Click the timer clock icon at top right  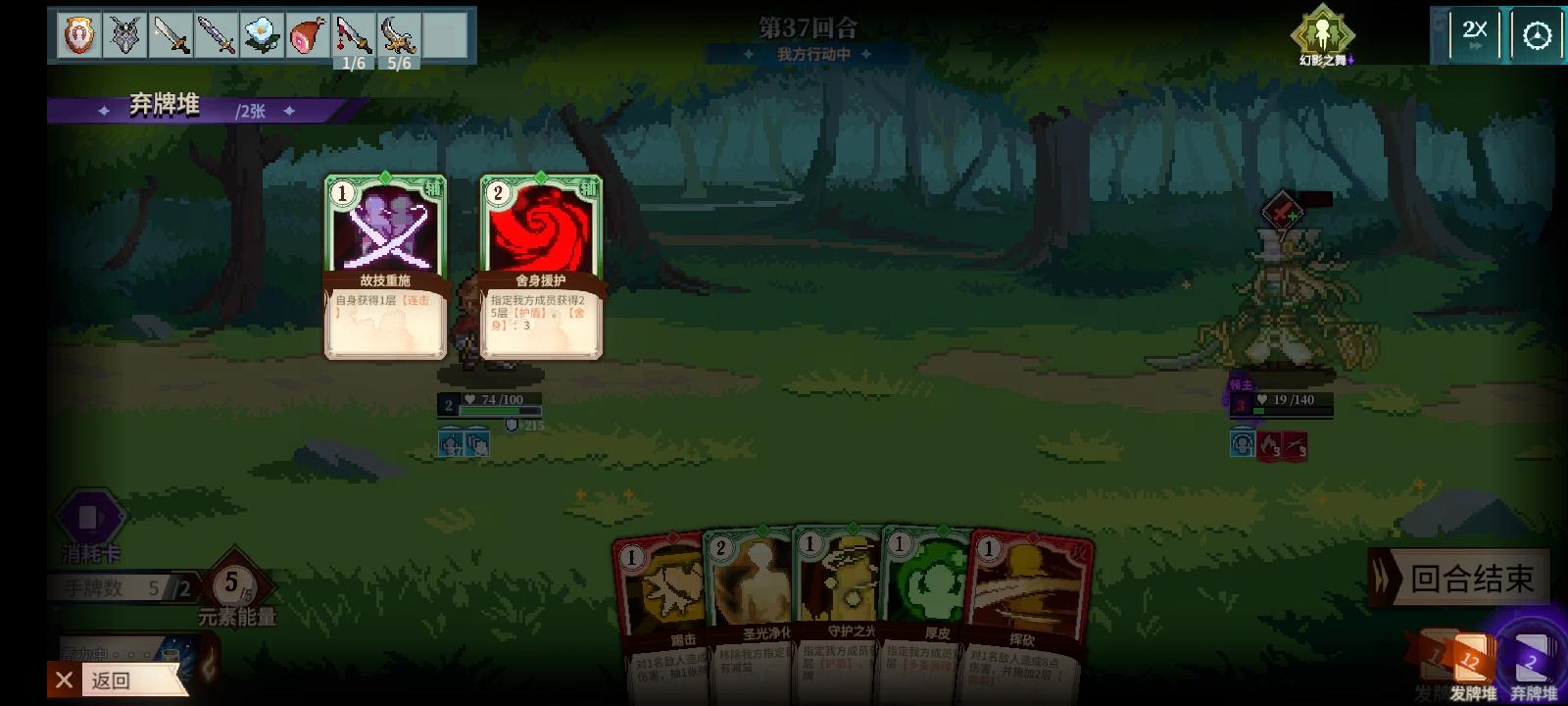(1536, 32)
